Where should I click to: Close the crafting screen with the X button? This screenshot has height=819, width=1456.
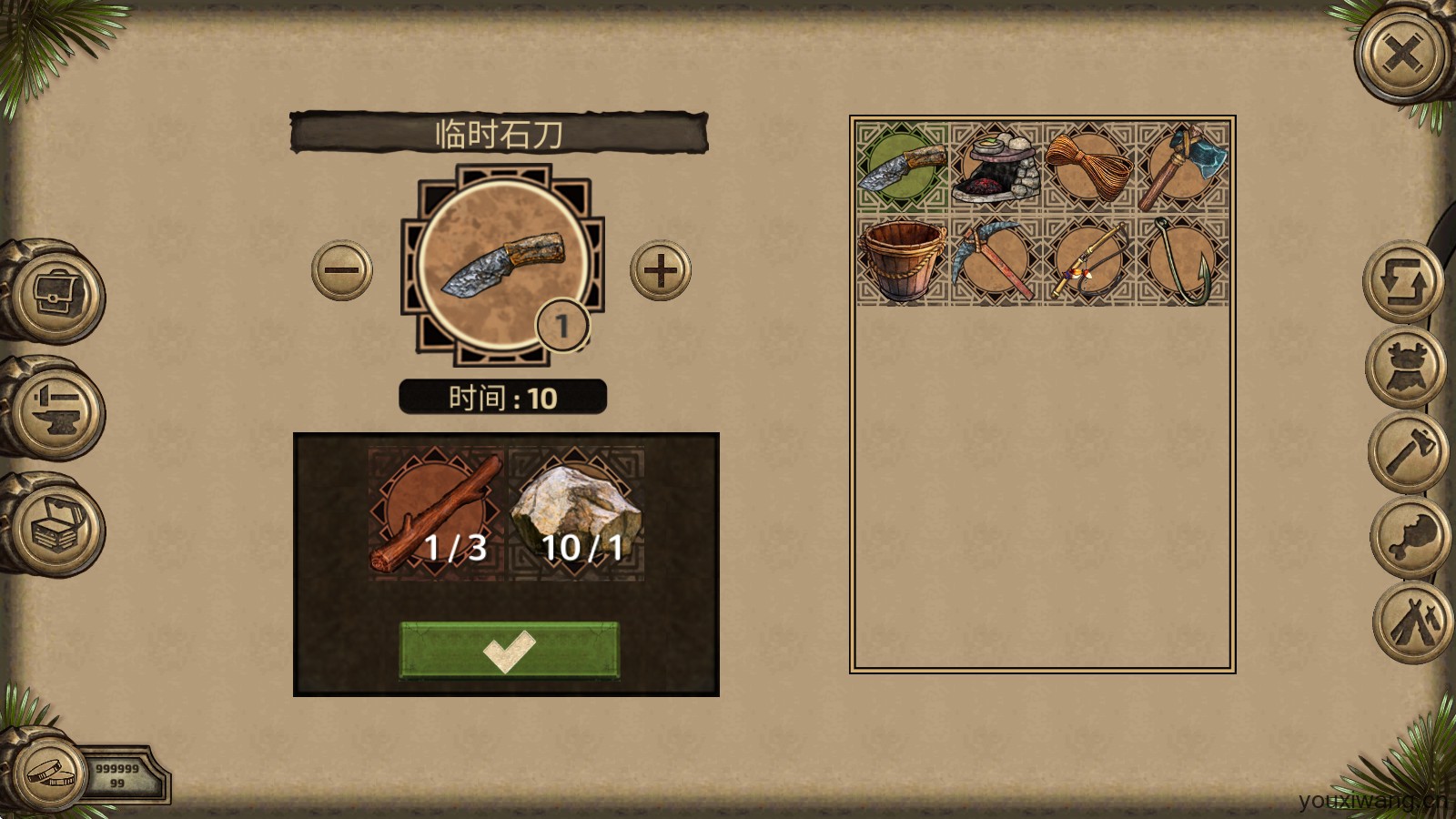[1402, 55]
